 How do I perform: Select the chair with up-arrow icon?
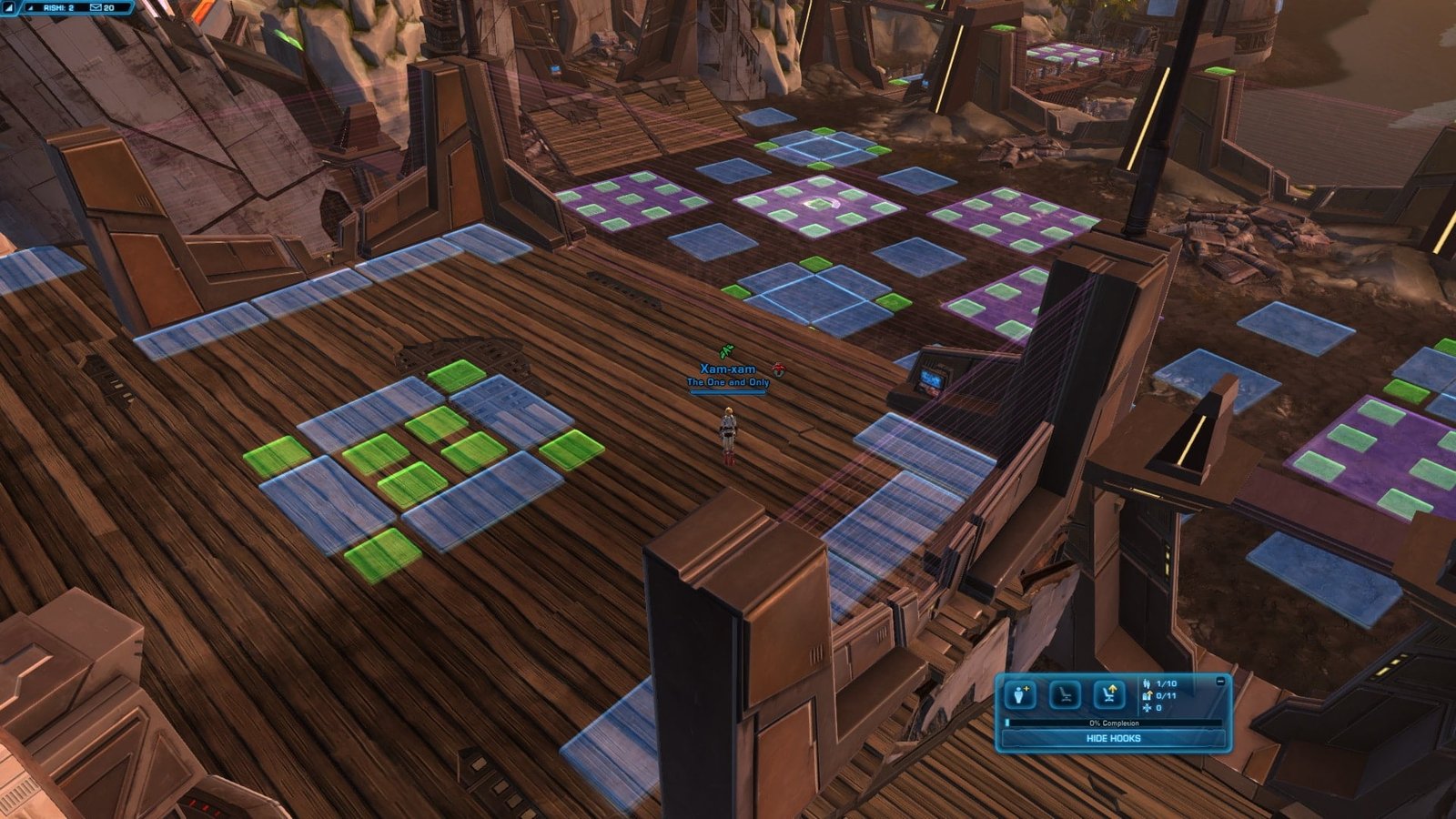coord(1109,695)
